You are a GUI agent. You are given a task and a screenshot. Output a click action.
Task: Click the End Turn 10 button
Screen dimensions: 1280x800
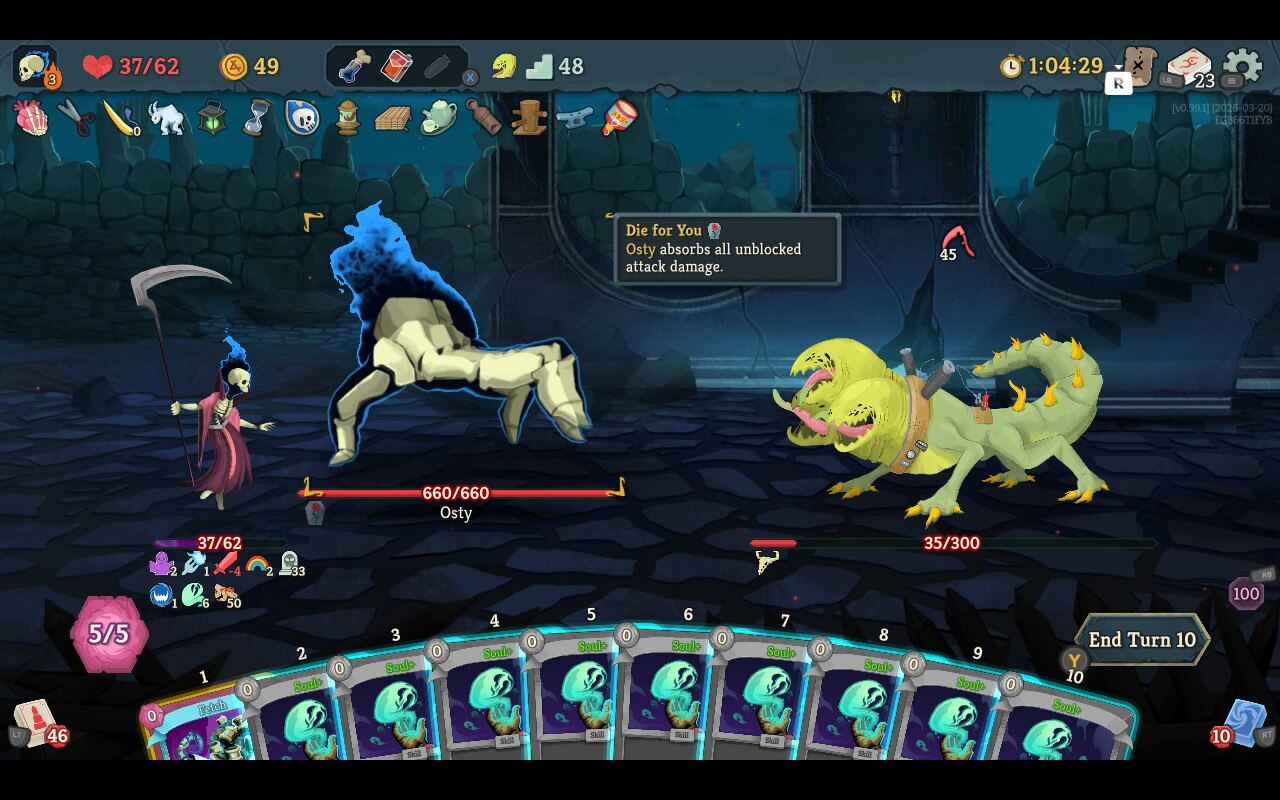1141,640
